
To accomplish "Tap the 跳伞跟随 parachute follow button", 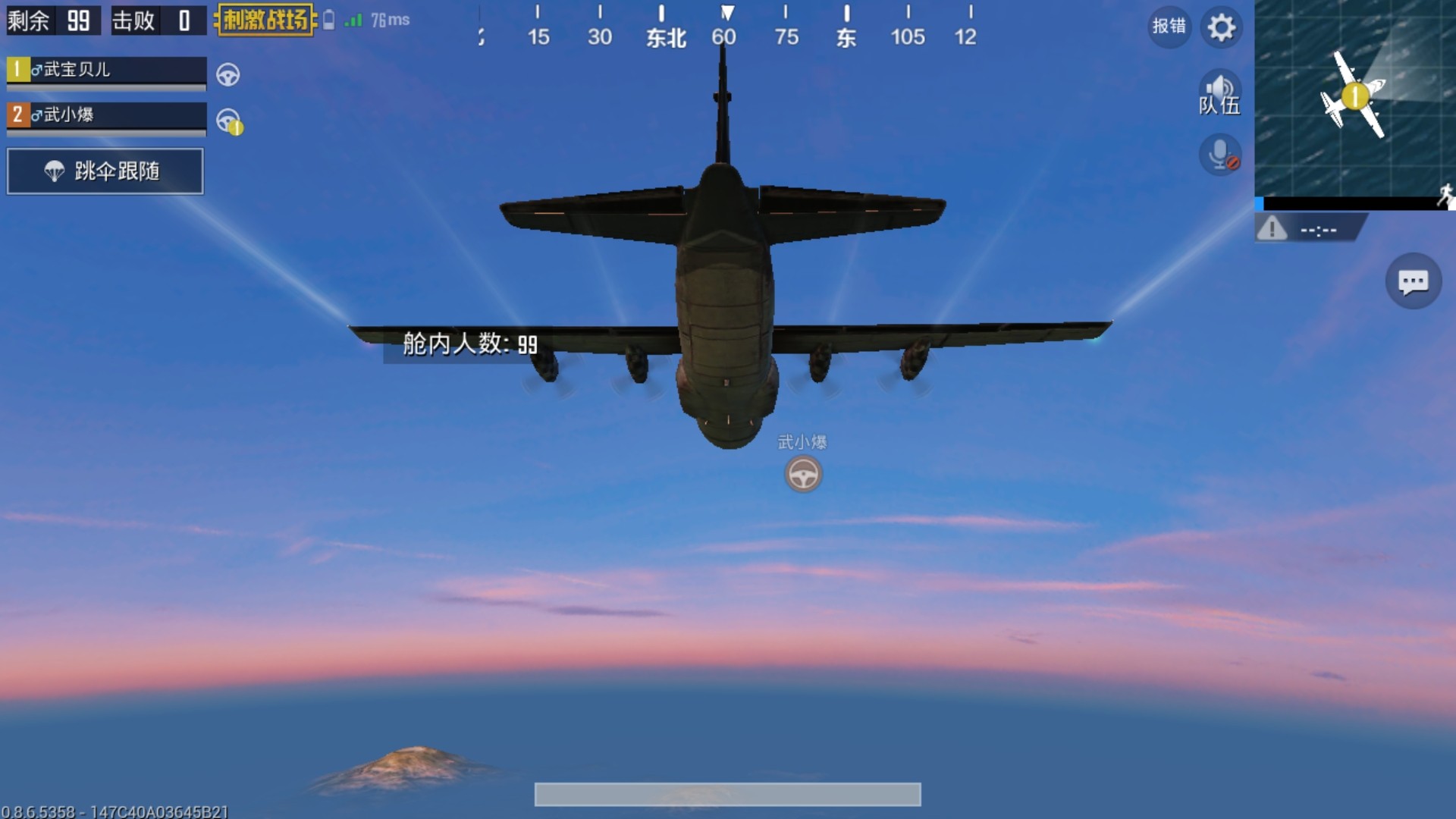I will [105, 171].
